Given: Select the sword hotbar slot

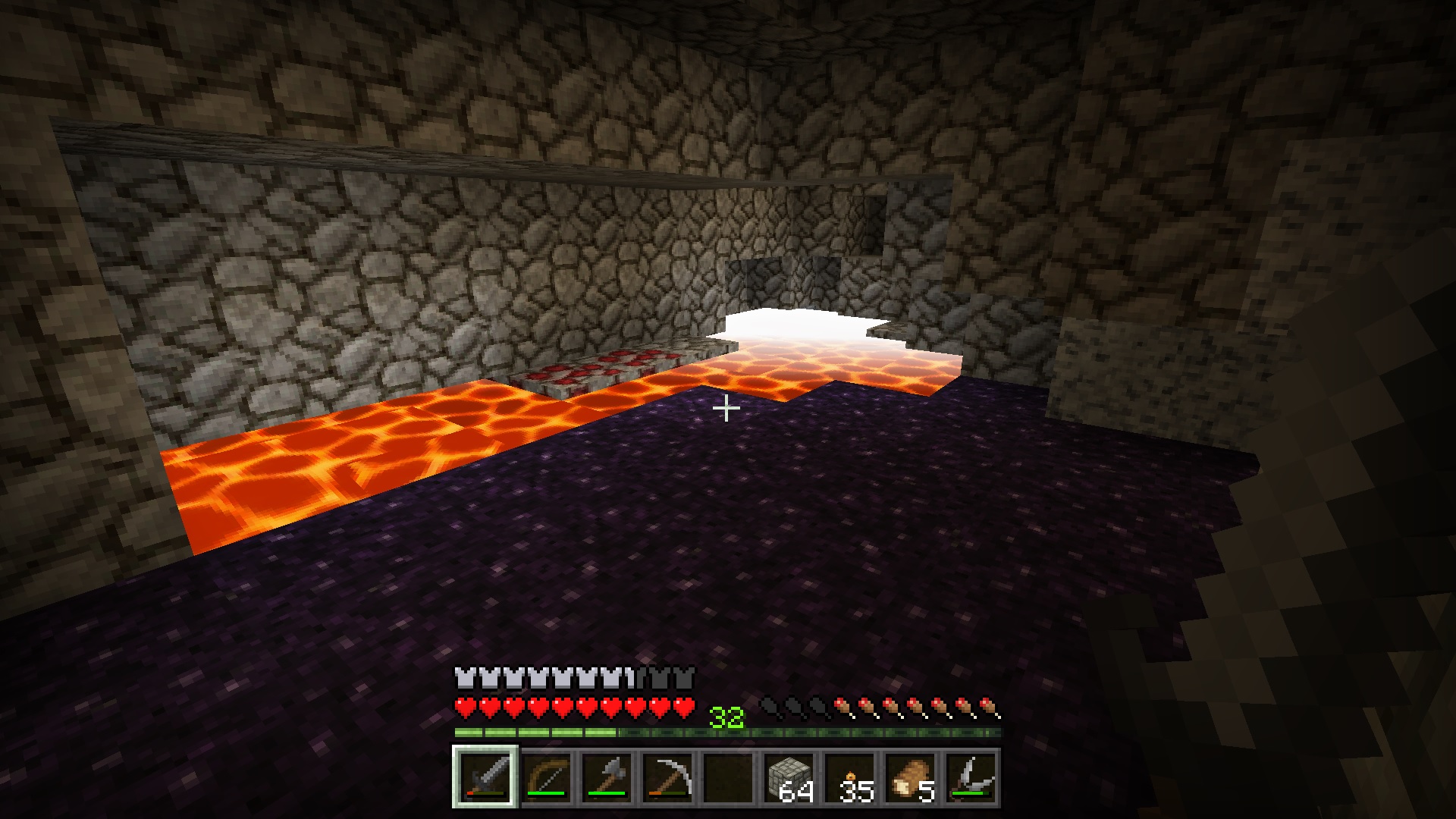Looking at the screenshot, I should coord(485,777).
